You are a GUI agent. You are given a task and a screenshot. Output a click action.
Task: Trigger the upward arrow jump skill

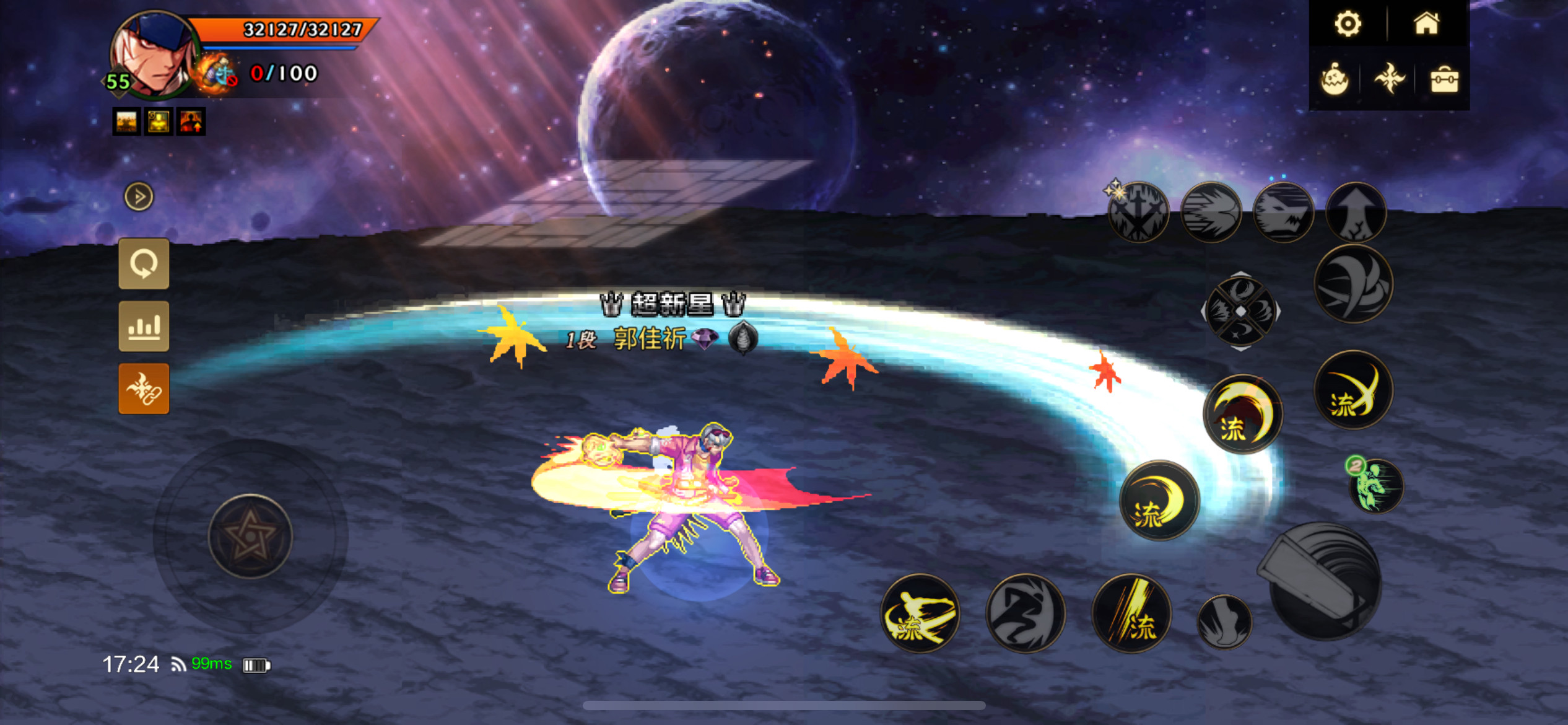tap(1356, 213)
